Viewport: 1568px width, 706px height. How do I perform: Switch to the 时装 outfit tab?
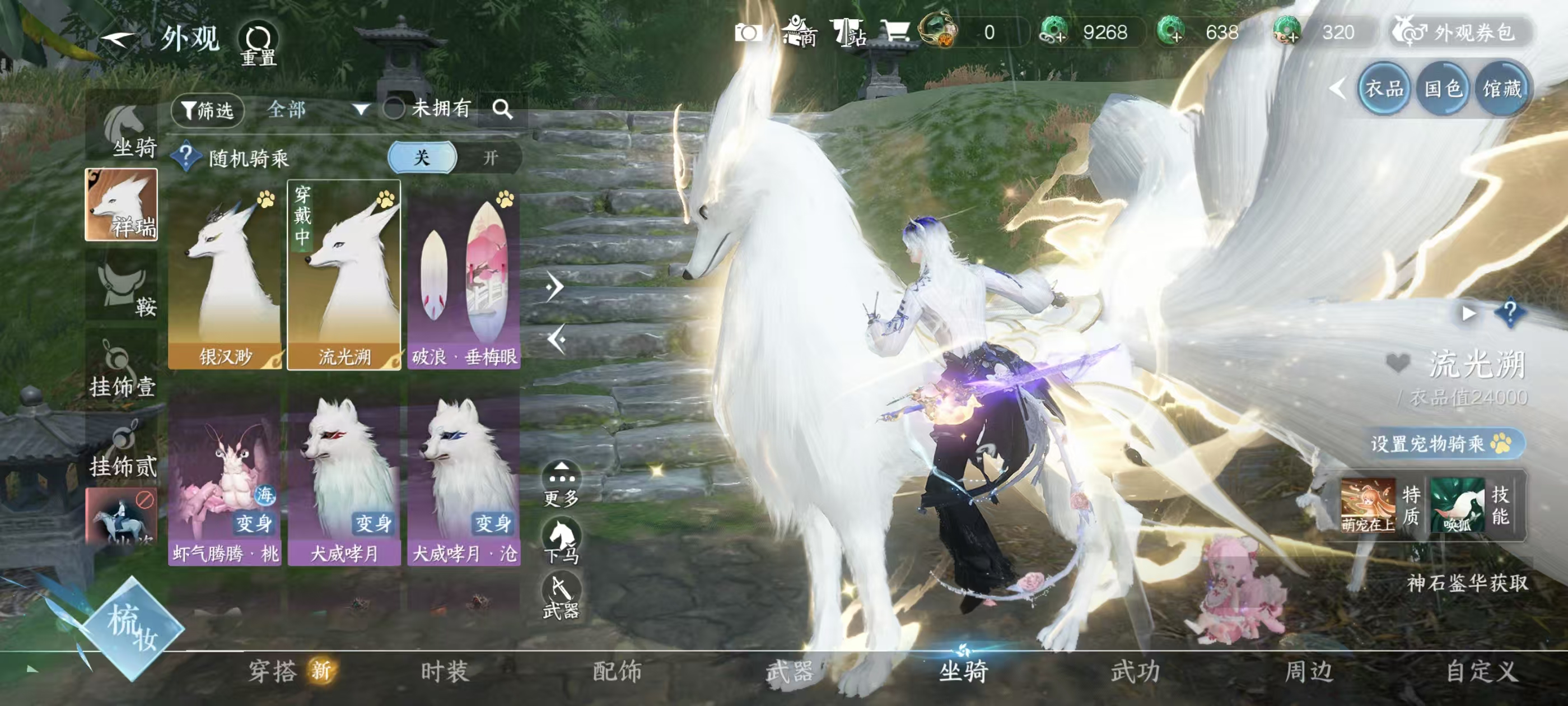click(445, 671)
